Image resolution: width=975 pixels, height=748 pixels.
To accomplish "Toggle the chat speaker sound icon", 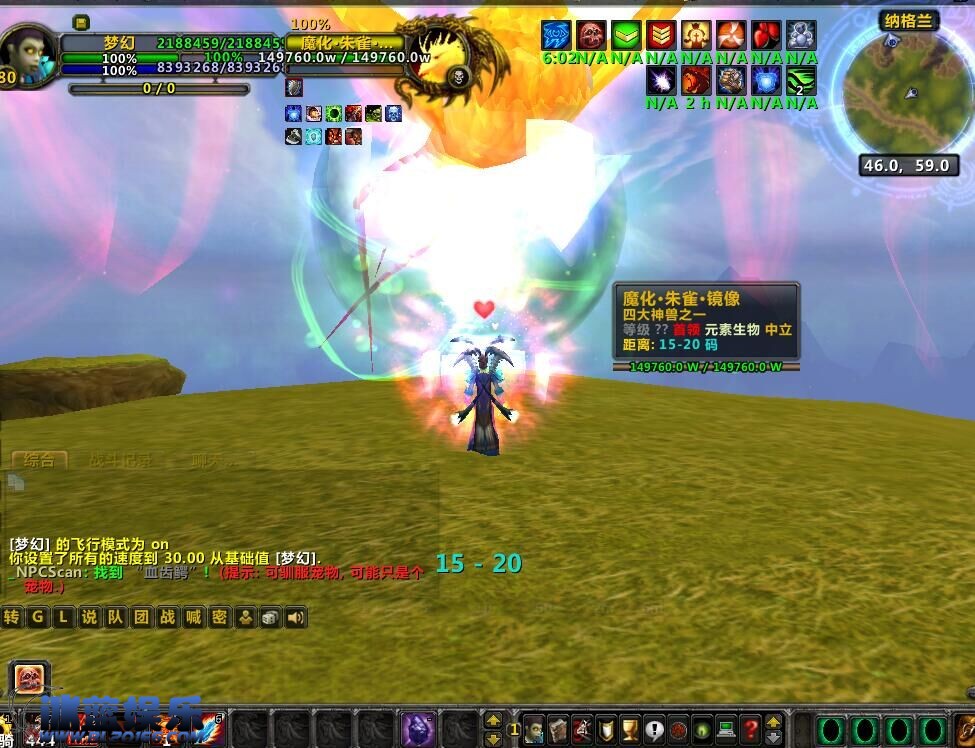I will tap(296, 618).
